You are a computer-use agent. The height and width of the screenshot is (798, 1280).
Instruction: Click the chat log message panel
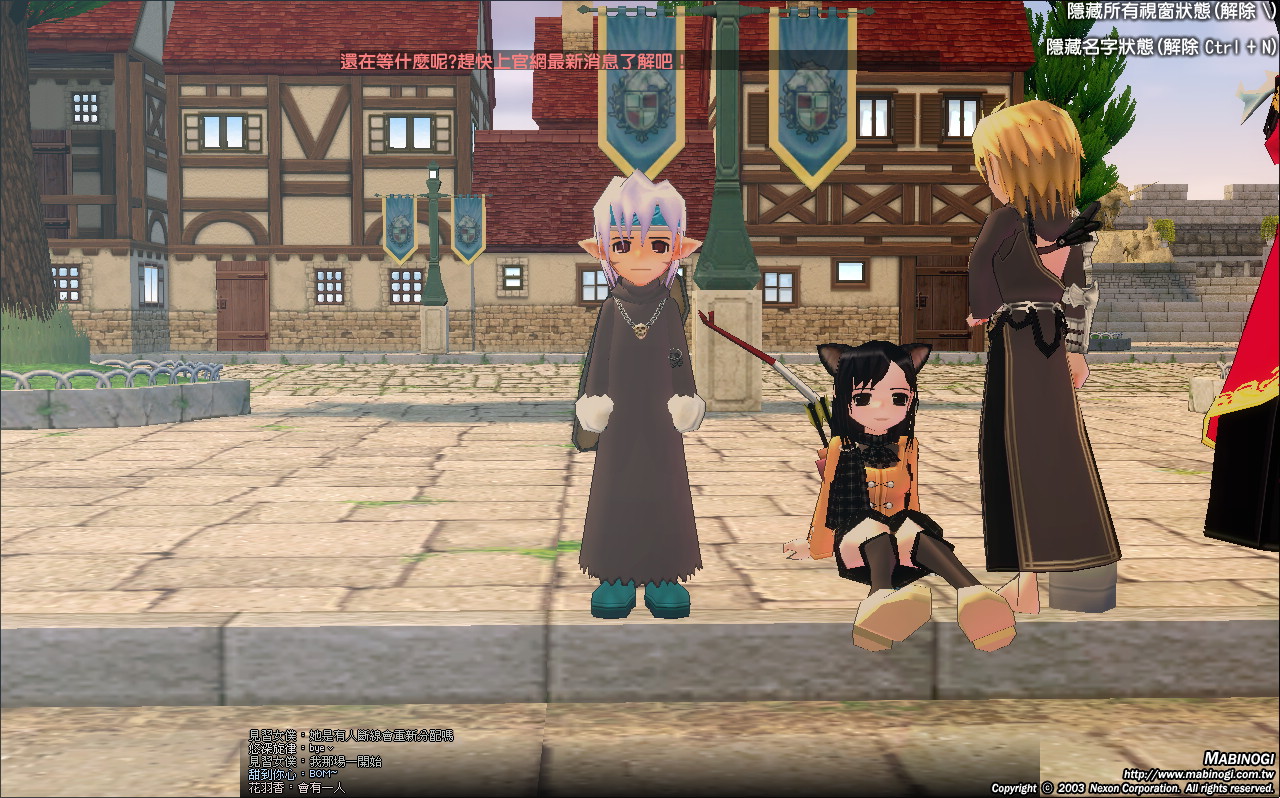click(x=350, y=762)
